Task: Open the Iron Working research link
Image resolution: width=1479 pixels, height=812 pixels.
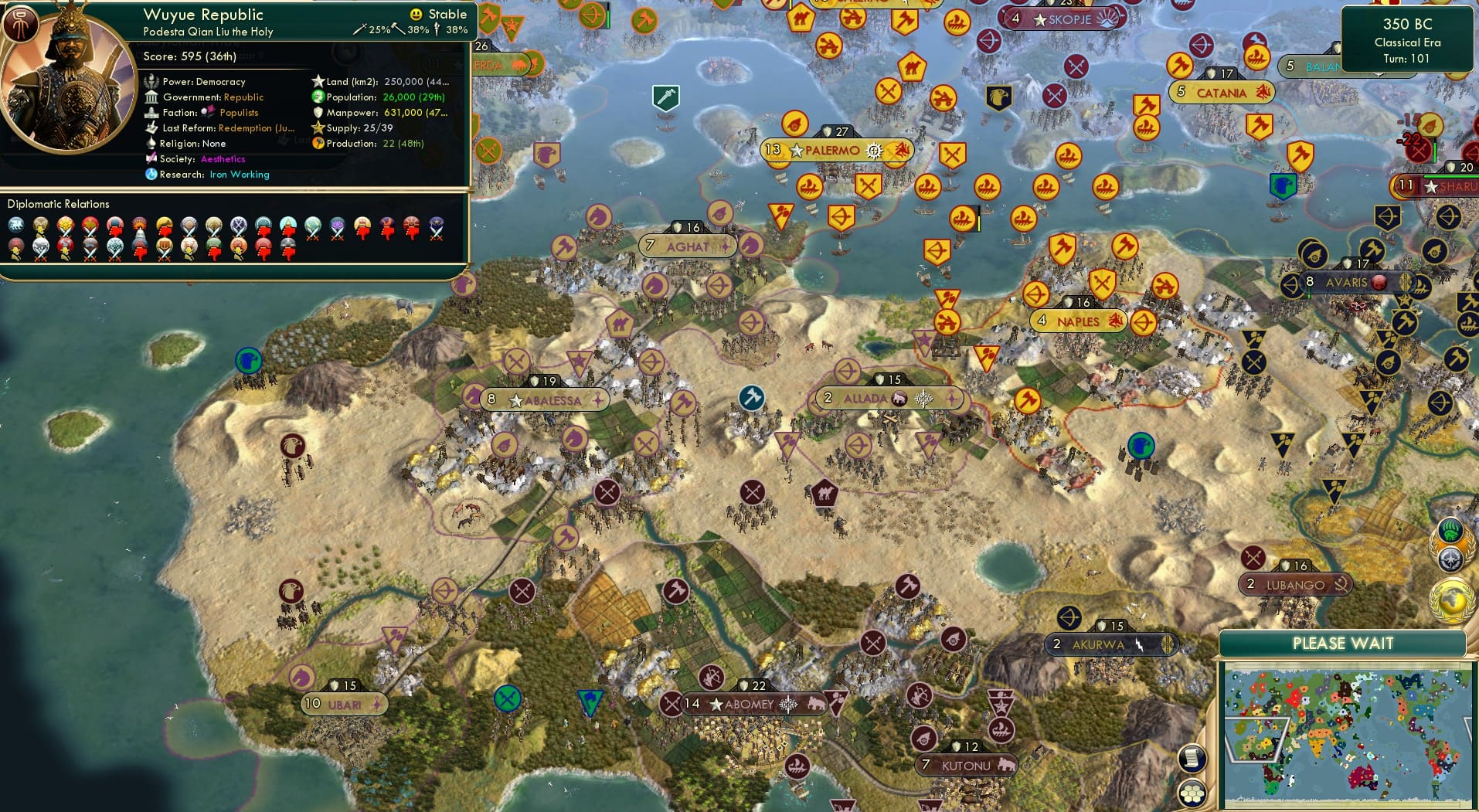Action: [x=239, y=175]
